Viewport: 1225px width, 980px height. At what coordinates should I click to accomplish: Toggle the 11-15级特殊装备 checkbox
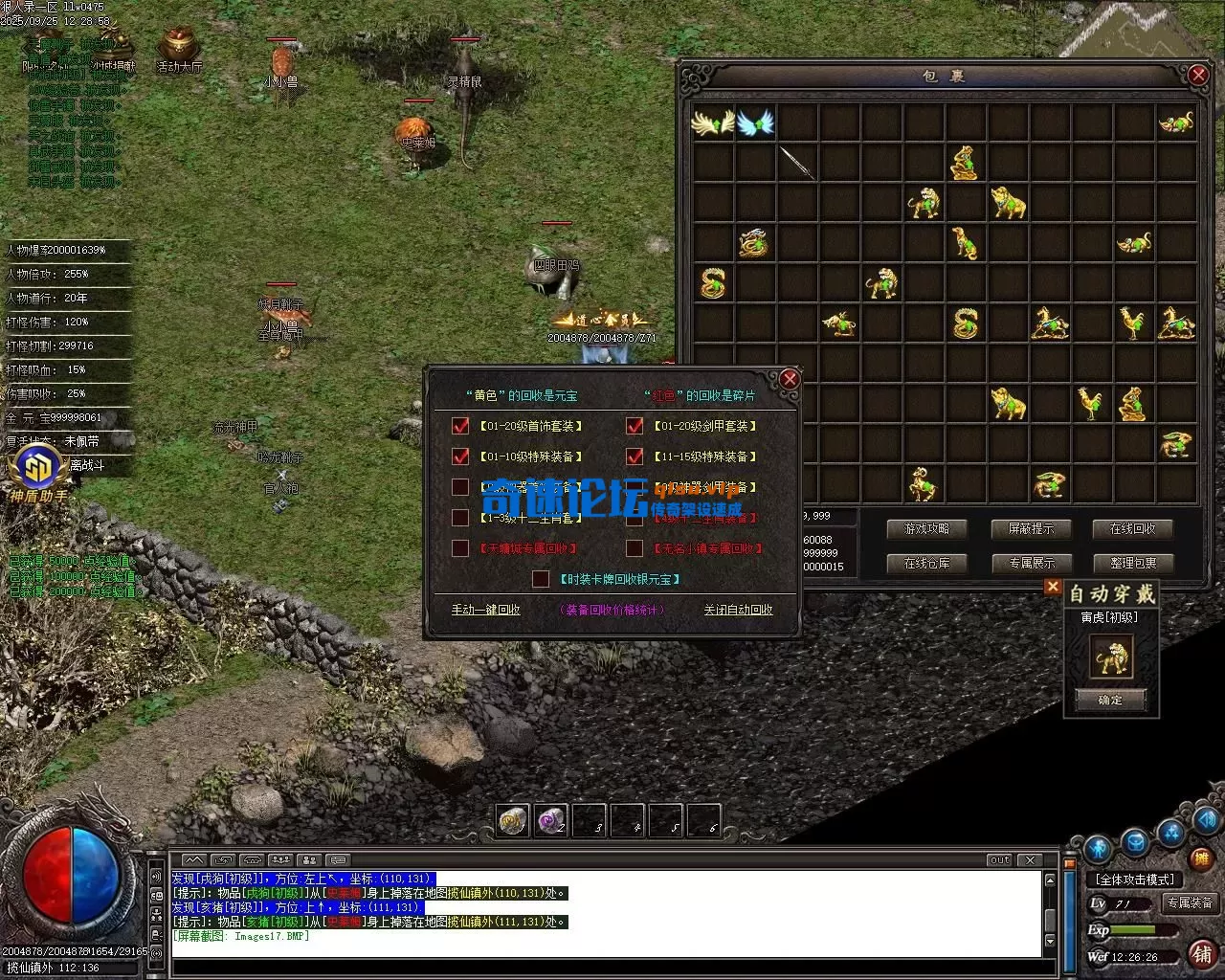tap(634, 457)
